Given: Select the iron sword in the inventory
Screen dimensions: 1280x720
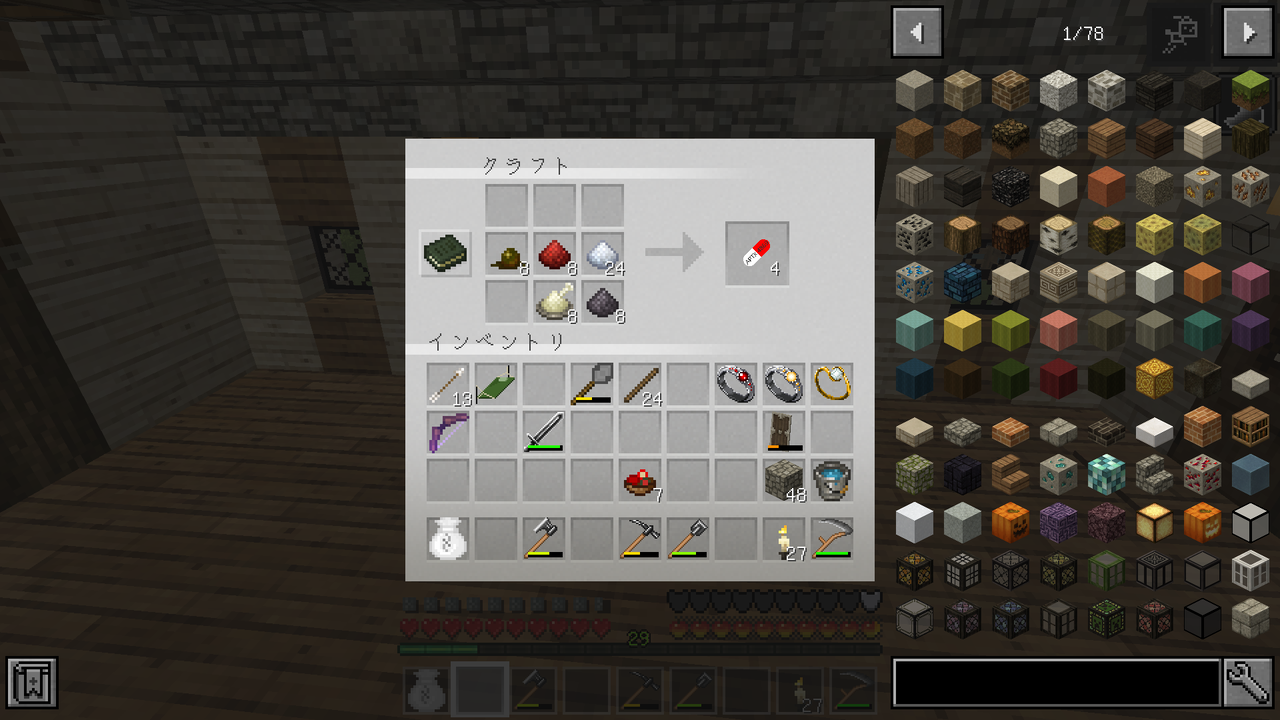Looking at the screenshot, I should click(x=544, y=430).
